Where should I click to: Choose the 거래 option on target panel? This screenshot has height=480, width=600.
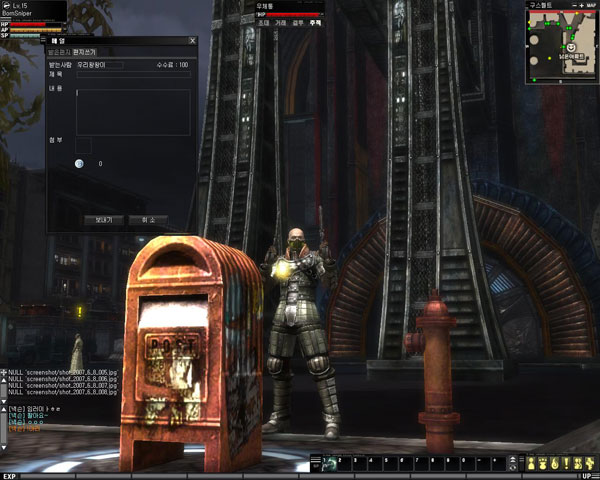coord(280,21)
